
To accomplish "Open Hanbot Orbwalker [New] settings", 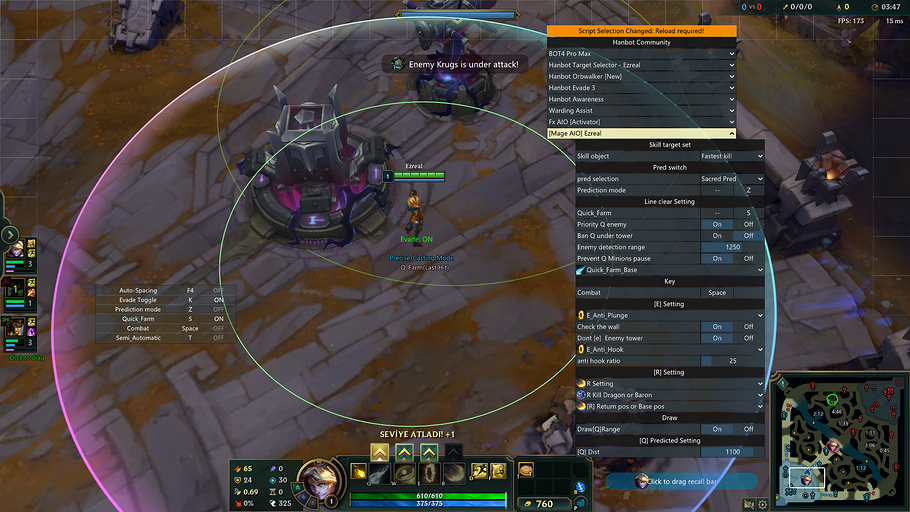I will (641, 76).
